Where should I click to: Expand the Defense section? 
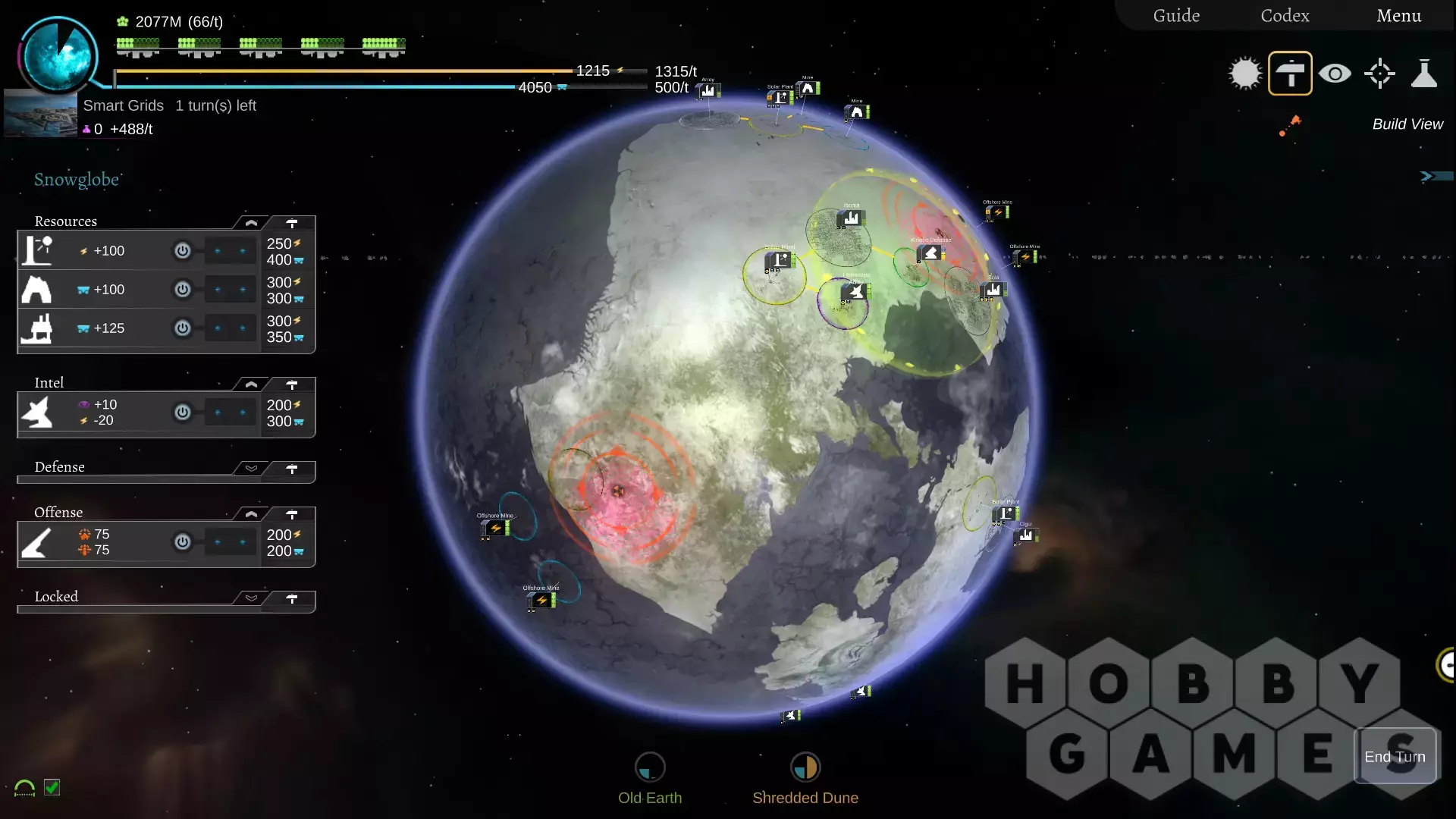pos(251,469)
